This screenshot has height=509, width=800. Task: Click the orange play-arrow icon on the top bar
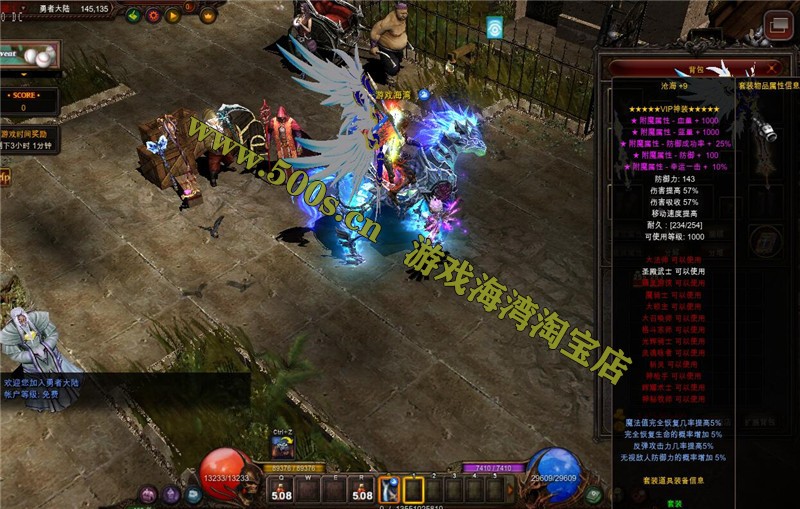(173, 15)
